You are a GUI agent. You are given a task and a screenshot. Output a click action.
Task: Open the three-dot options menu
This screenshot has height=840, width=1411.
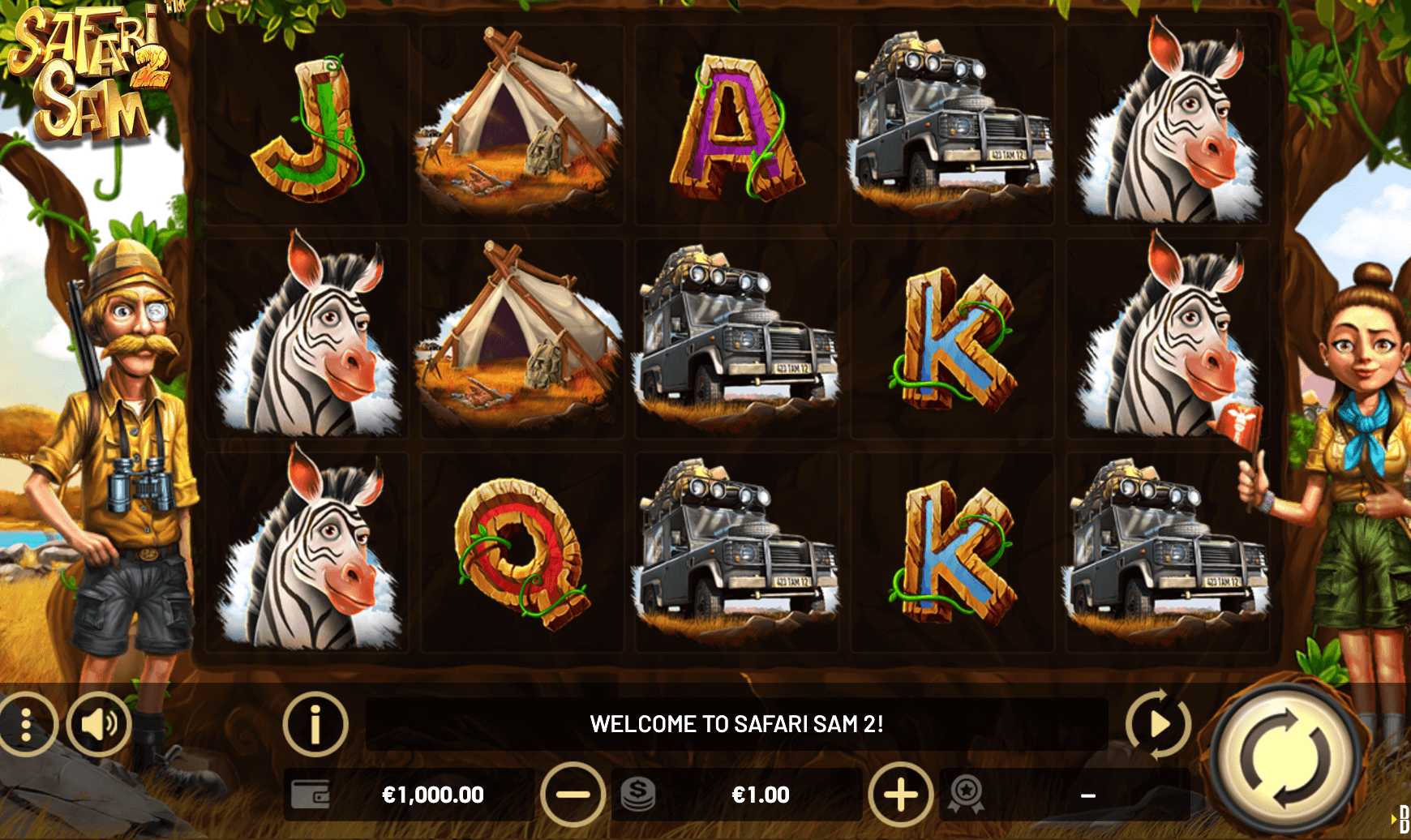(x=26, y=724)
